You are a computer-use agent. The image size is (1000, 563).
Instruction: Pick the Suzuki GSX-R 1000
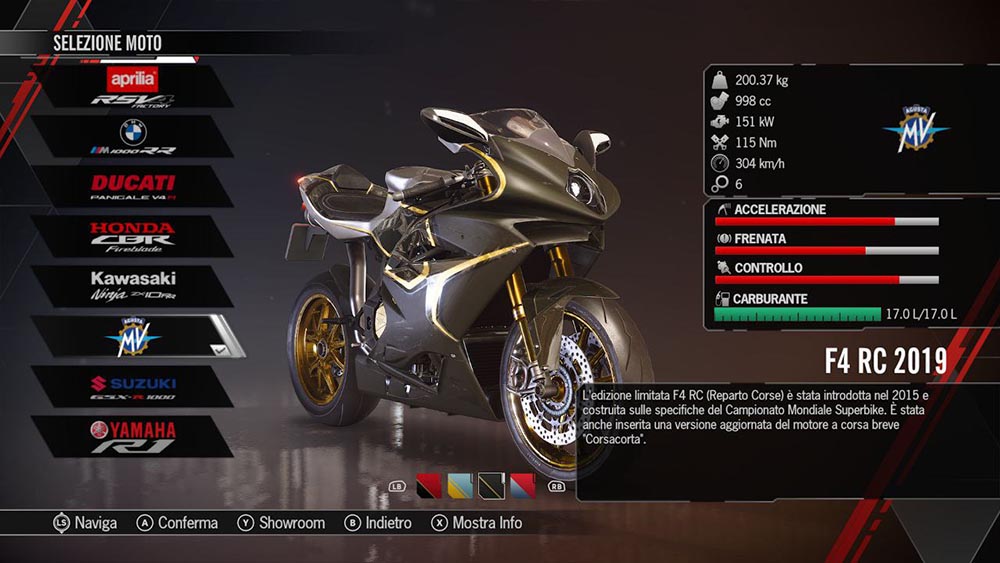pos(132,387)
